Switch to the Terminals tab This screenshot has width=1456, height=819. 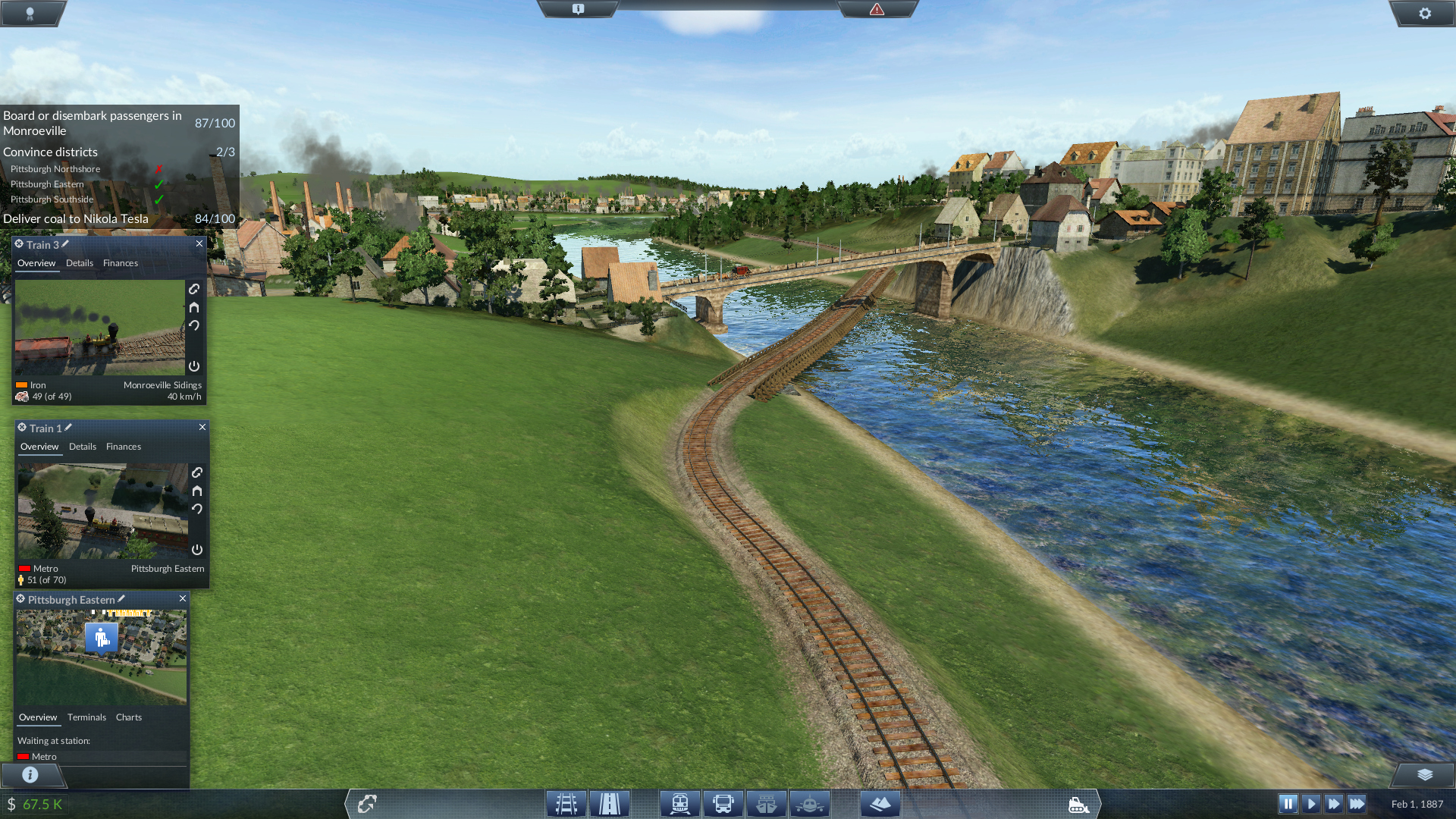click(x=86, y=717)
